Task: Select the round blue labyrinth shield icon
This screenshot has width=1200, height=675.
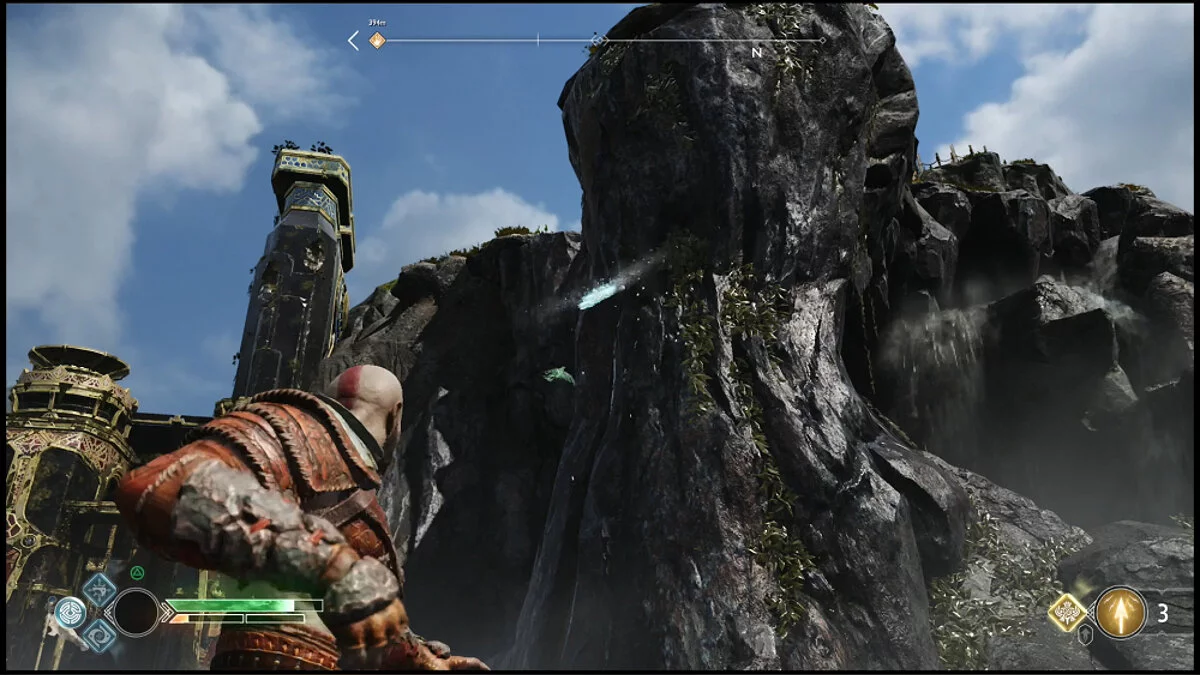Action: point(70,612)
